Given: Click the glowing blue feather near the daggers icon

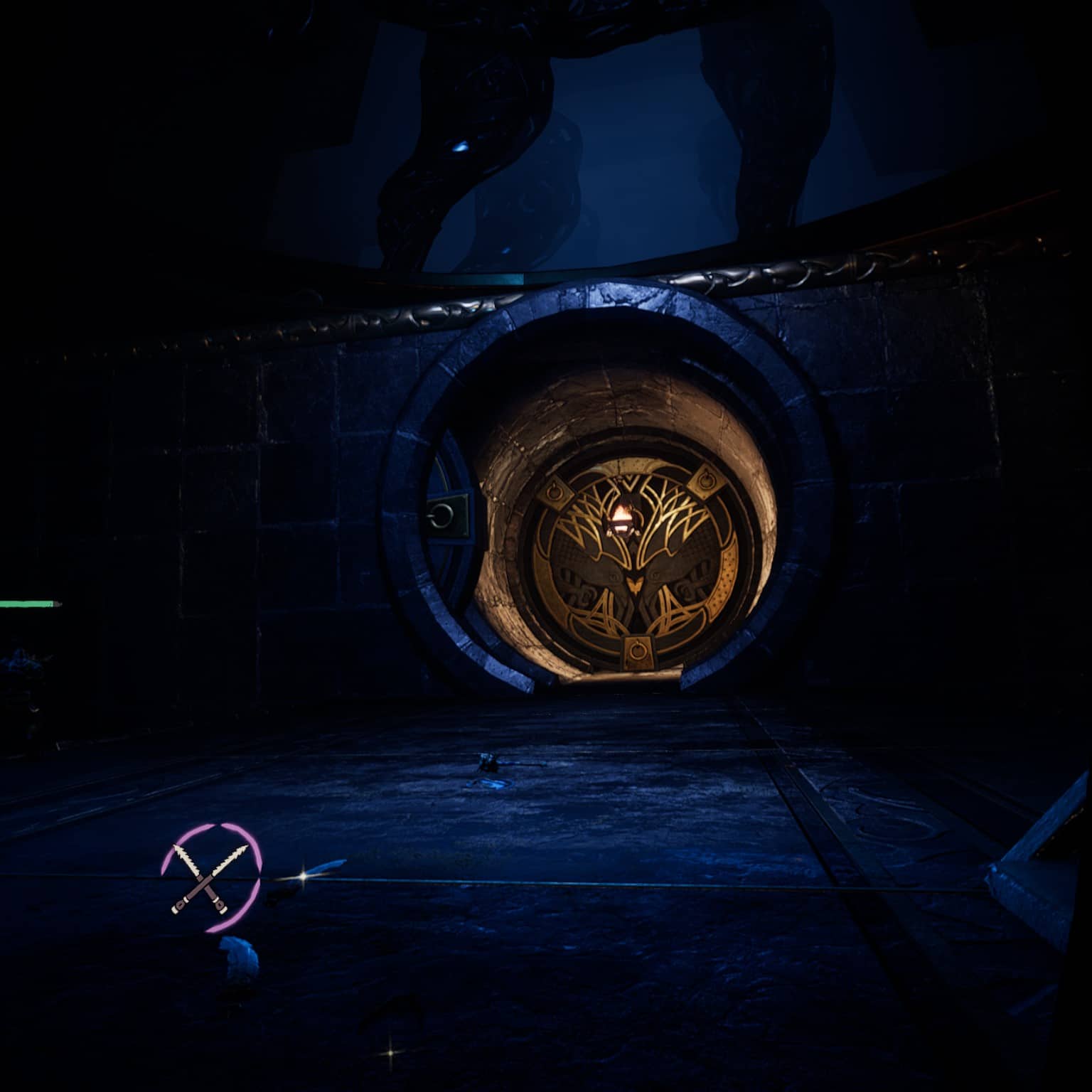Looking at the screenshot, I should [240, 956].
